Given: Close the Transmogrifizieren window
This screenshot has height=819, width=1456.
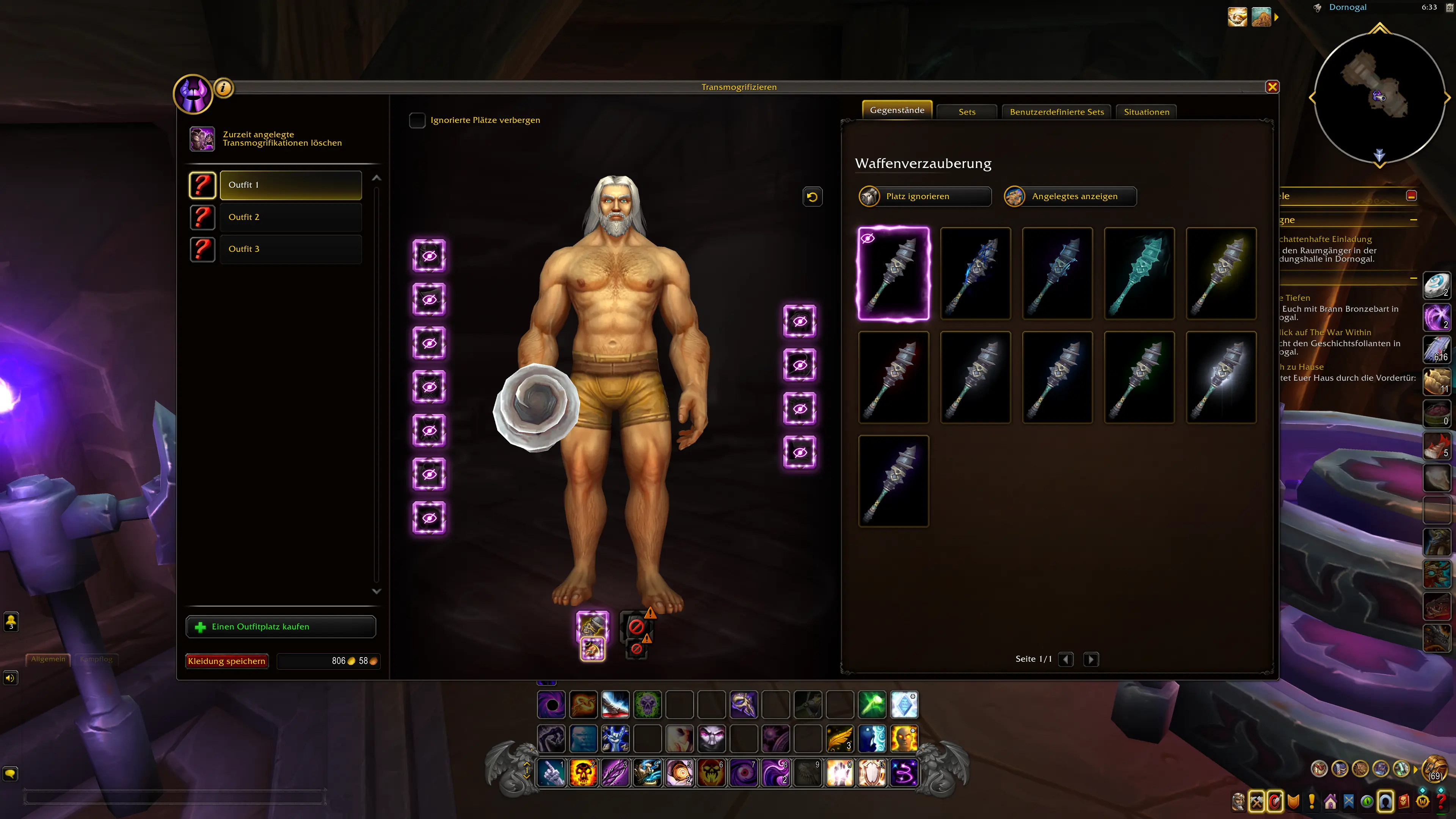Looking at the screenshot, I should pos(1272,87).
